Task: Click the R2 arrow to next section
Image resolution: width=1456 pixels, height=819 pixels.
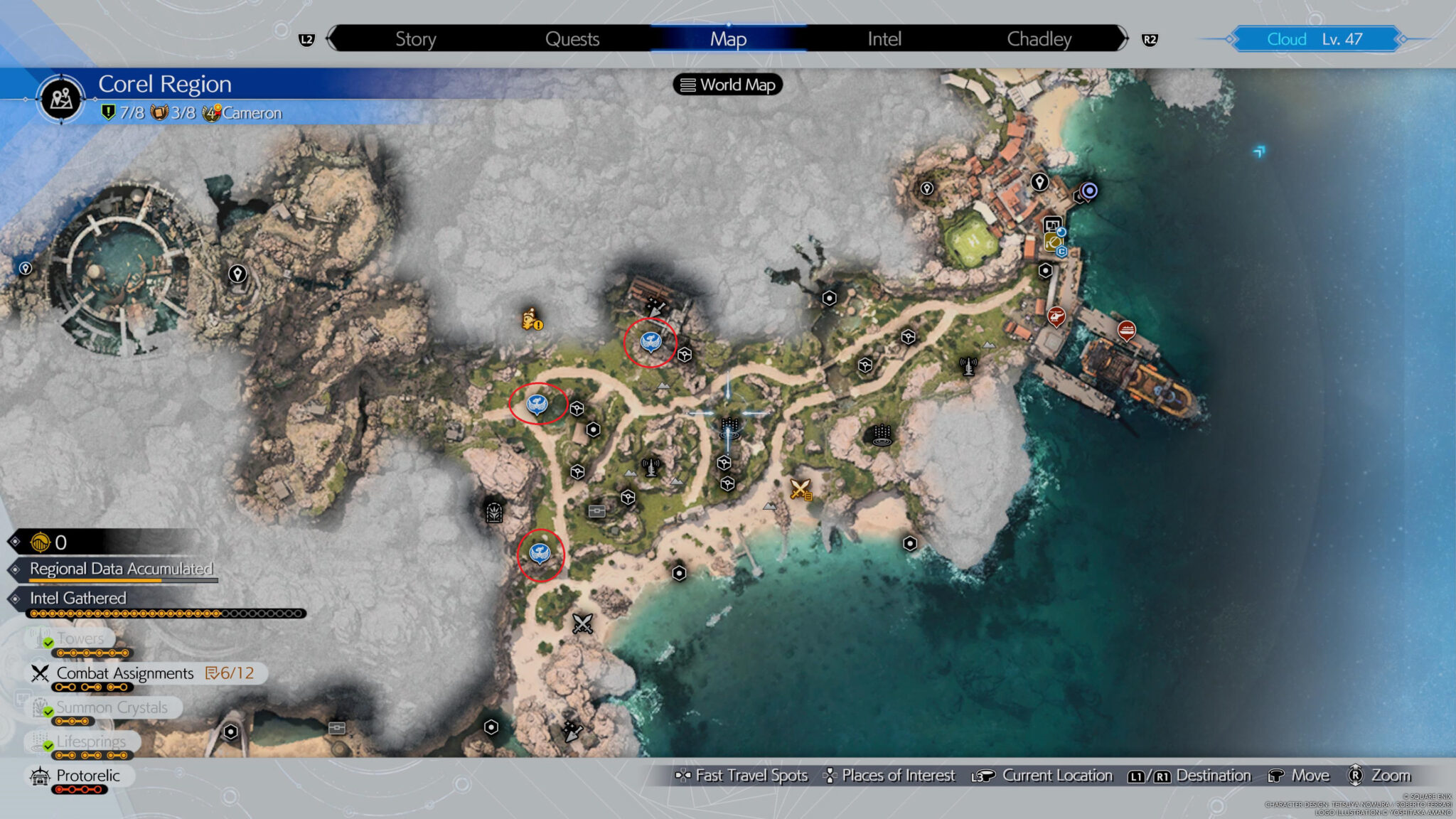Action: coord(1150,39)
